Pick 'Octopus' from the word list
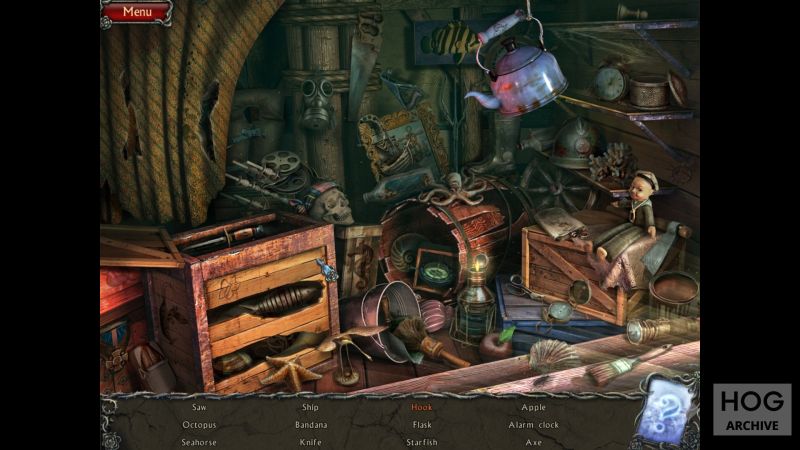The height and width of the screenshot is (450, 800). (199, 424)
